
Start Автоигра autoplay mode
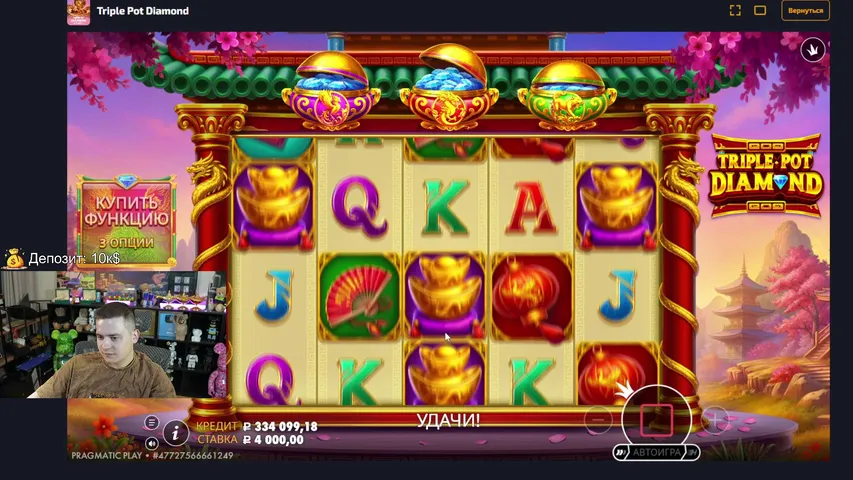656,452
